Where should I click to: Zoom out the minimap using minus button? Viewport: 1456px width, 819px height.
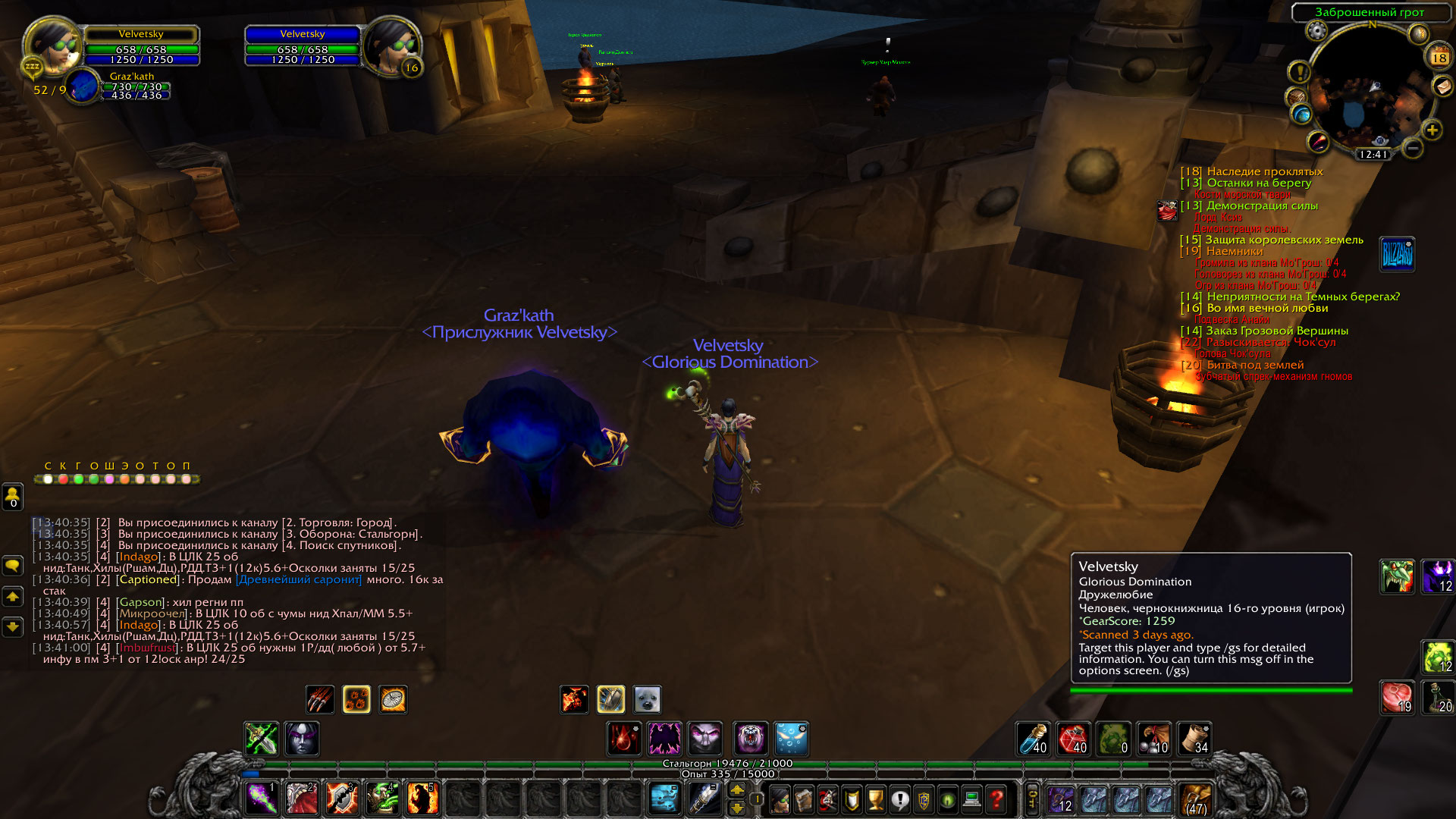tap(1412, 148)
